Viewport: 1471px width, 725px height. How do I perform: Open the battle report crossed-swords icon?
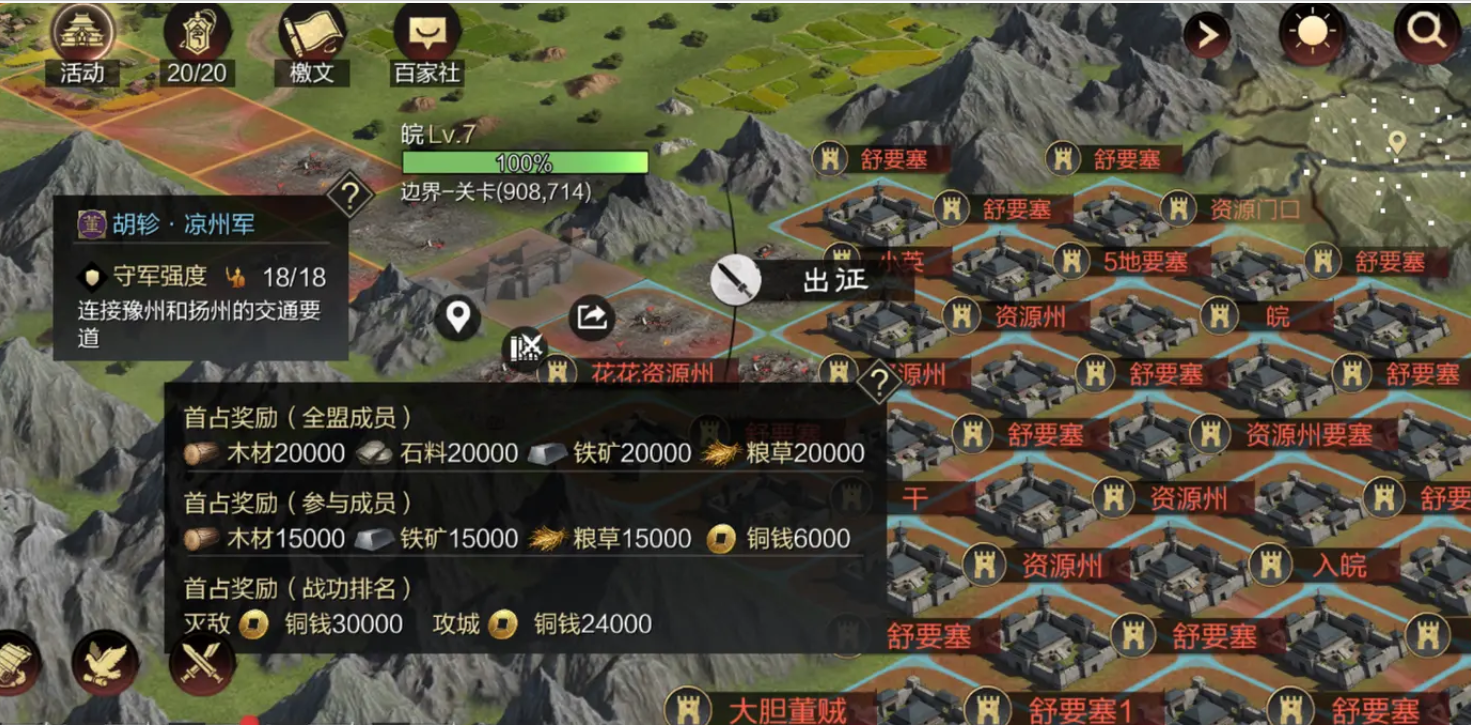(x=524, y=349)
